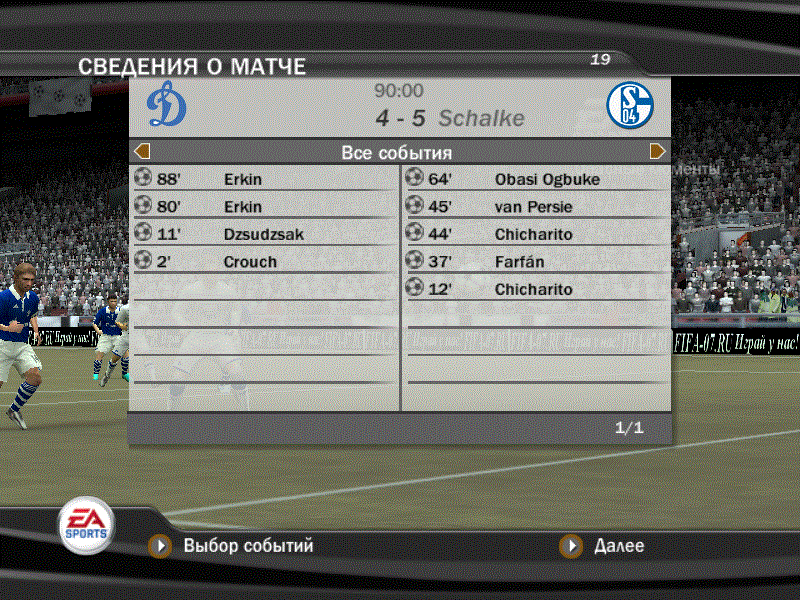The height and width of the screenshot is (614, 800).
Task: Select Erkin's 88' goal row
Action: (264, 180)
